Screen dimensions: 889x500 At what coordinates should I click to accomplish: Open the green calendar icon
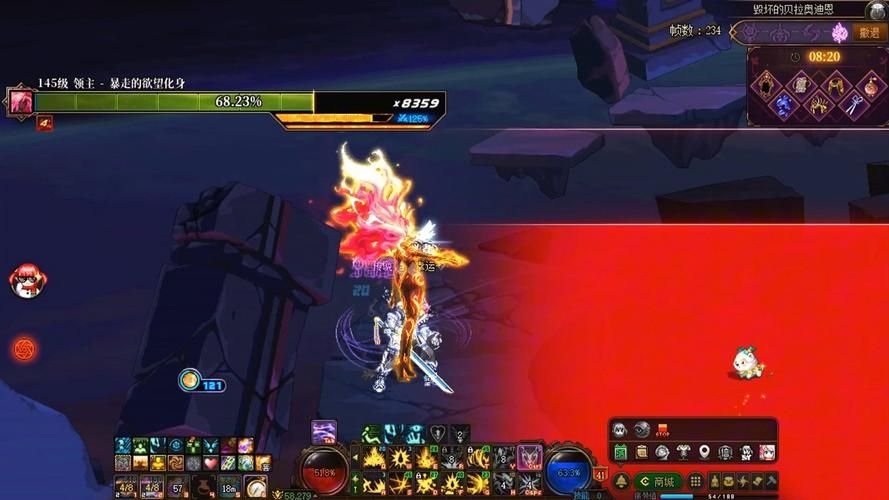pos(620,452)
